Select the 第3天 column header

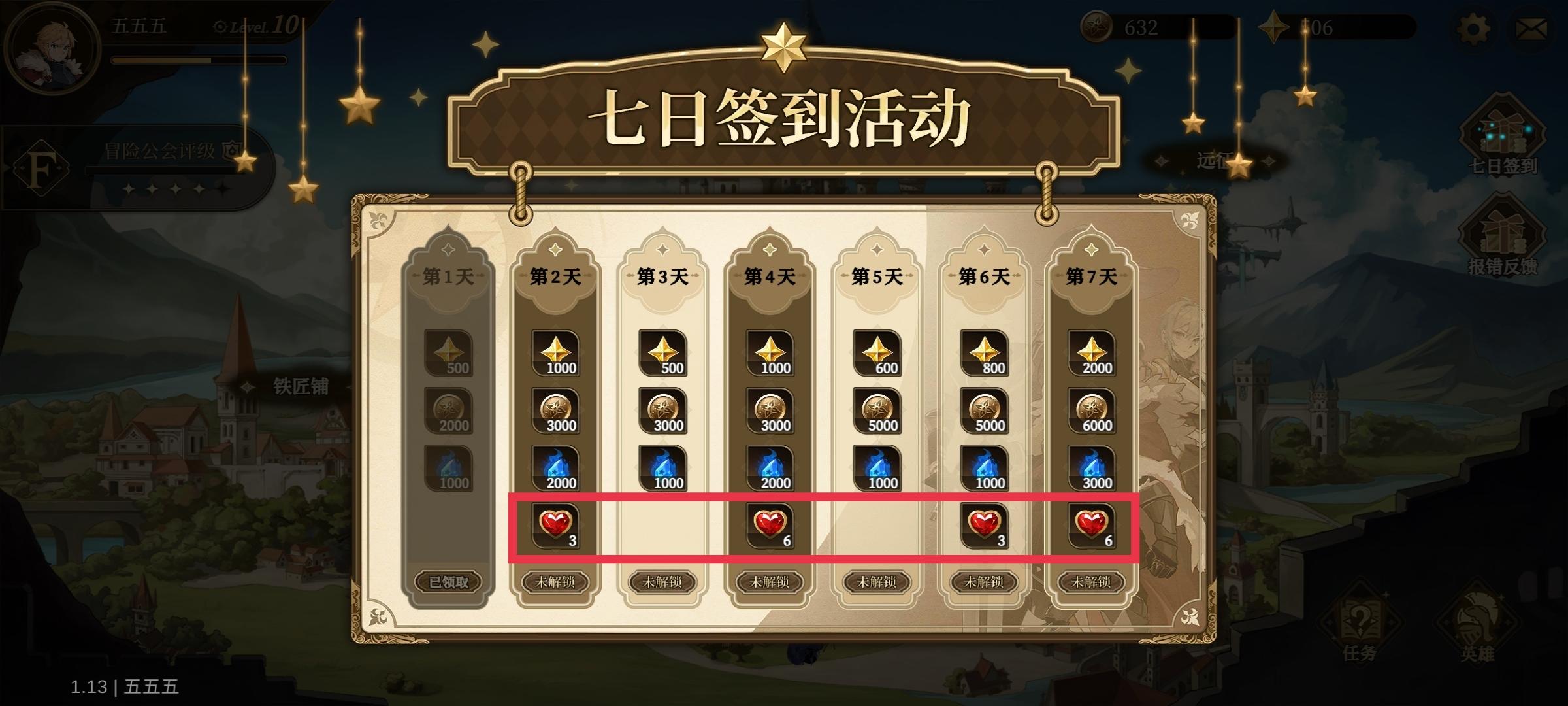click(x=663, y=275)
